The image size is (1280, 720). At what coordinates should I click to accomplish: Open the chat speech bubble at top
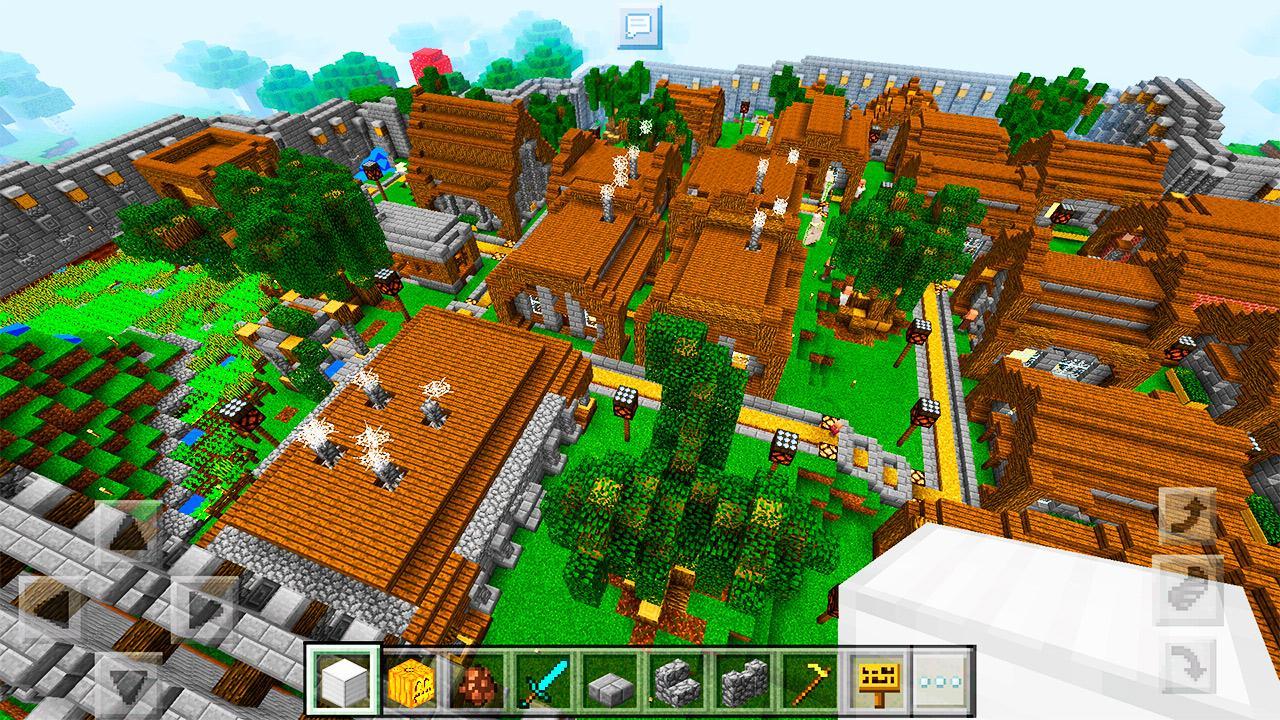639,22
